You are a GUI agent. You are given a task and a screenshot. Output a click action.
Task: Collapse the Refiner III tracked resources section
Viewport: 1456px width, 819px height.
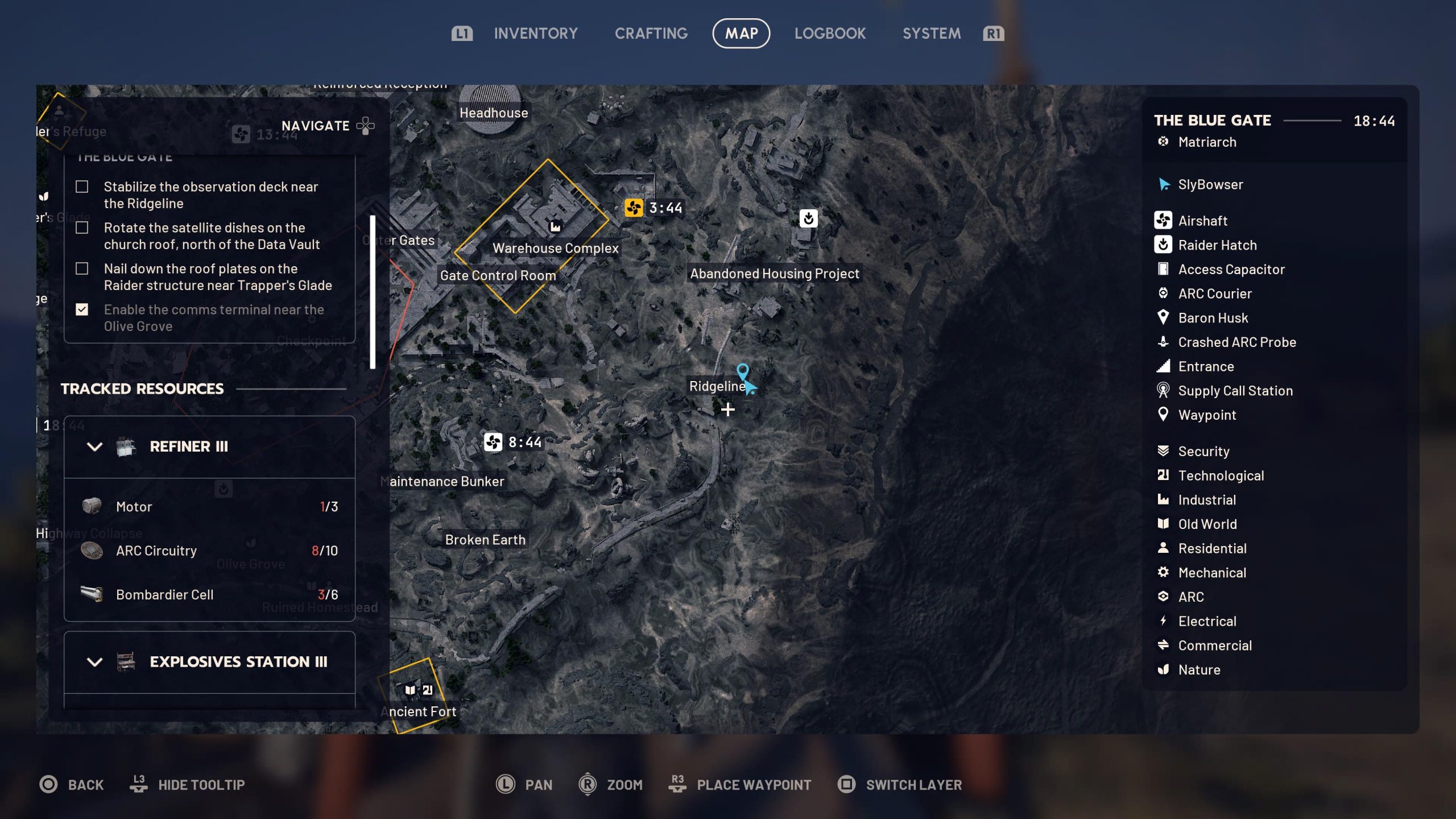[95, 446]
